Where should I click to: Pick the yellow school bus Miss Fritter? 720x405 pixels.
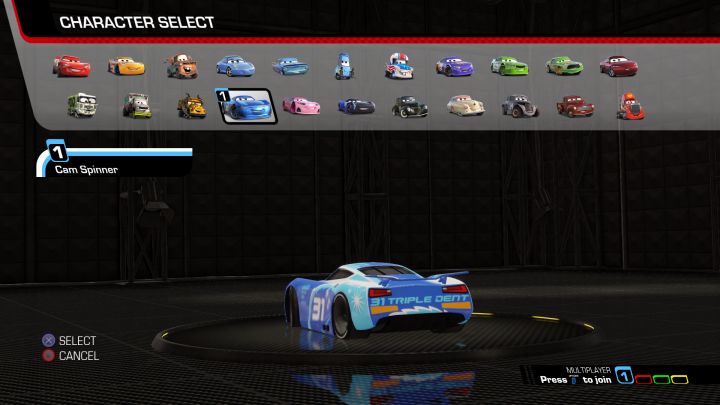[191, 104]
